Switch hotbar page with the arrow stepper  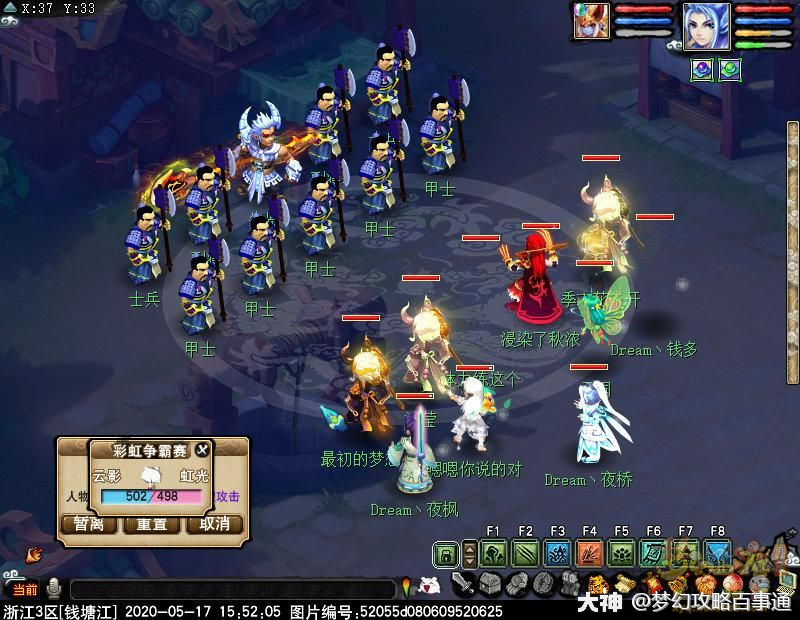point(471,554)
